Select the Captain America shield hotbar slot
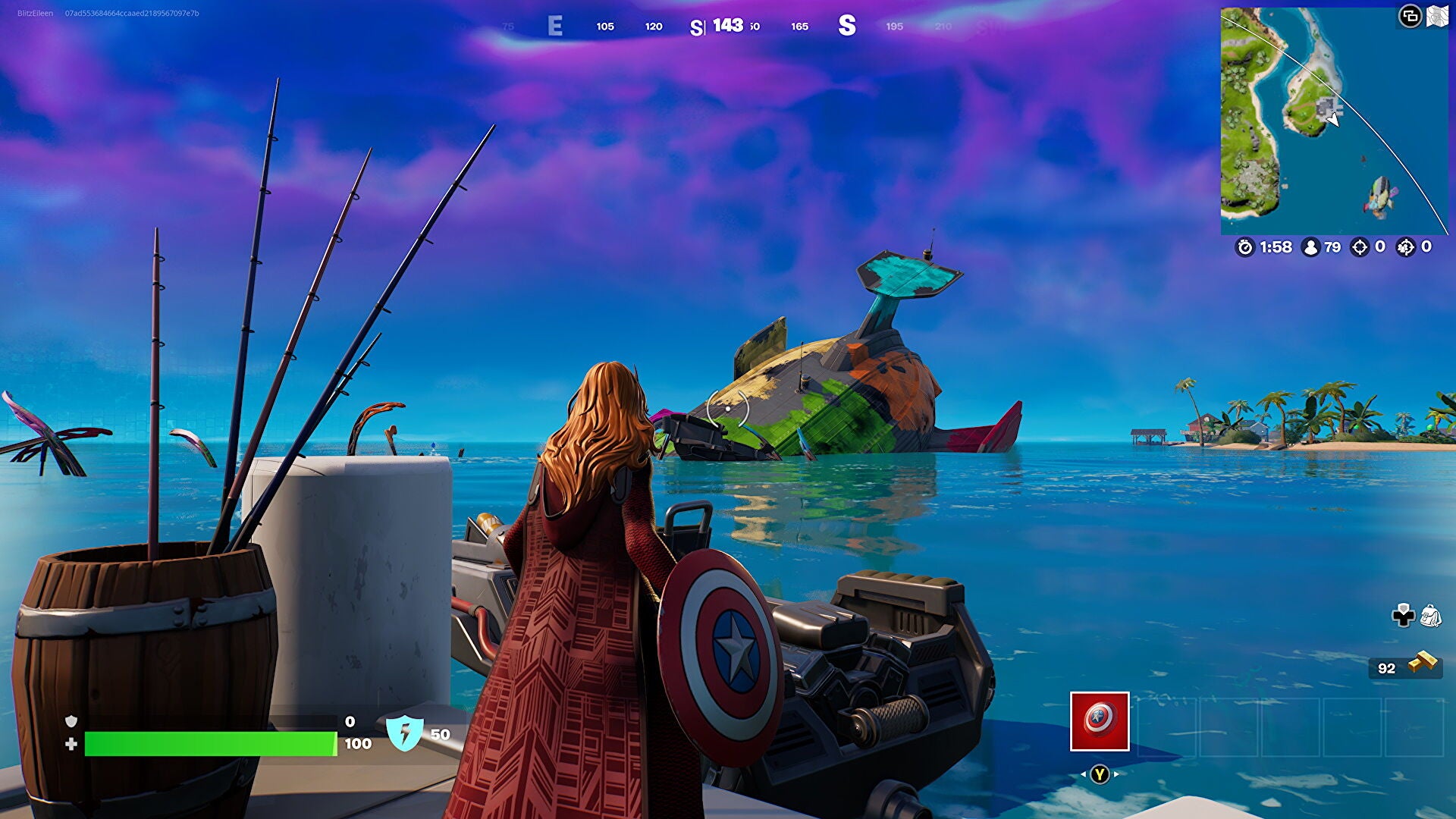The image size is (1456, 819). pos(1100,721)
